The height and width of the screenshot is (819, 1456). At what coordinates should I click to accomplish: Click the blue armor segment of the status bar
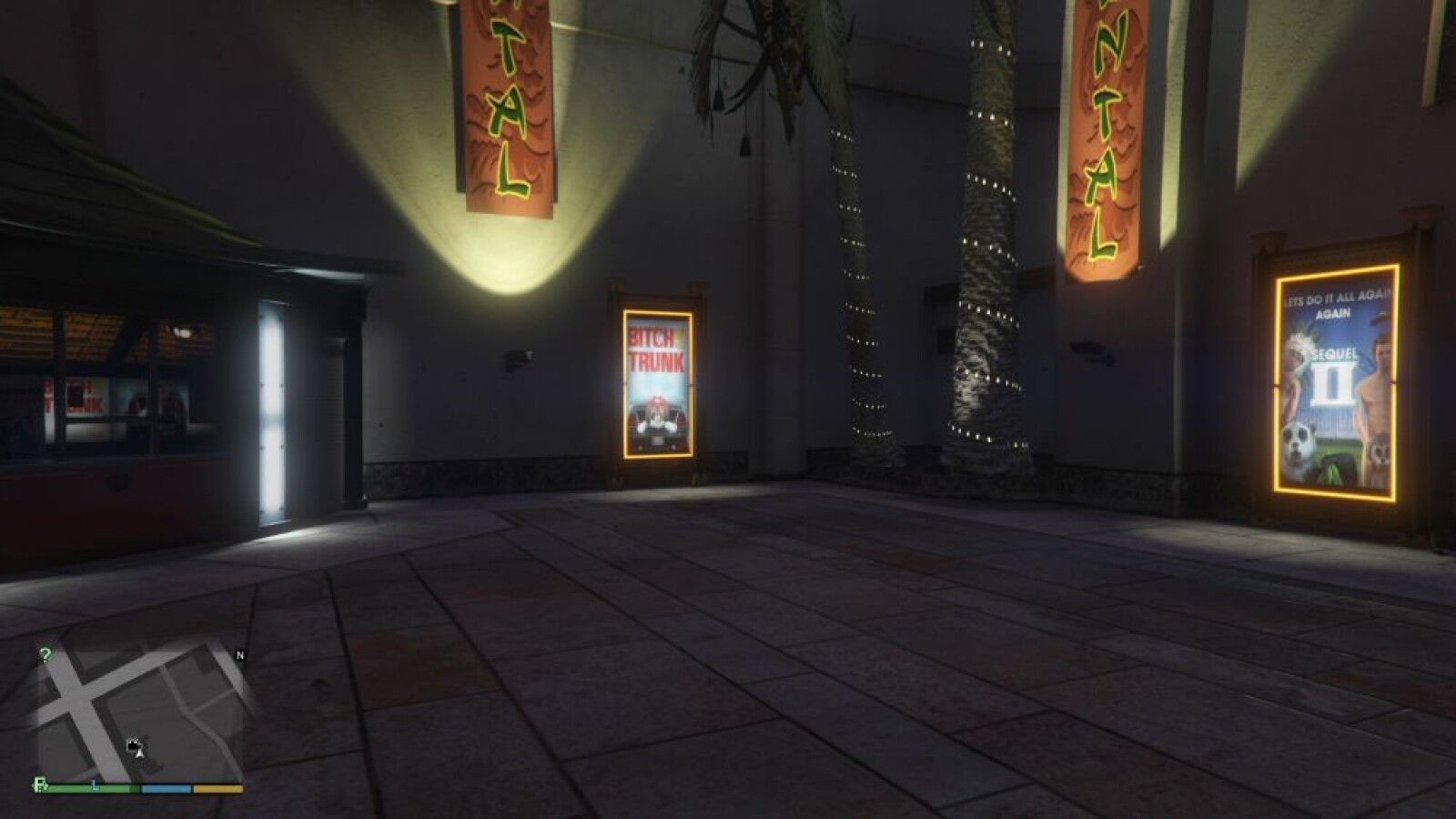pyautogui.click(x=166, y=788)
